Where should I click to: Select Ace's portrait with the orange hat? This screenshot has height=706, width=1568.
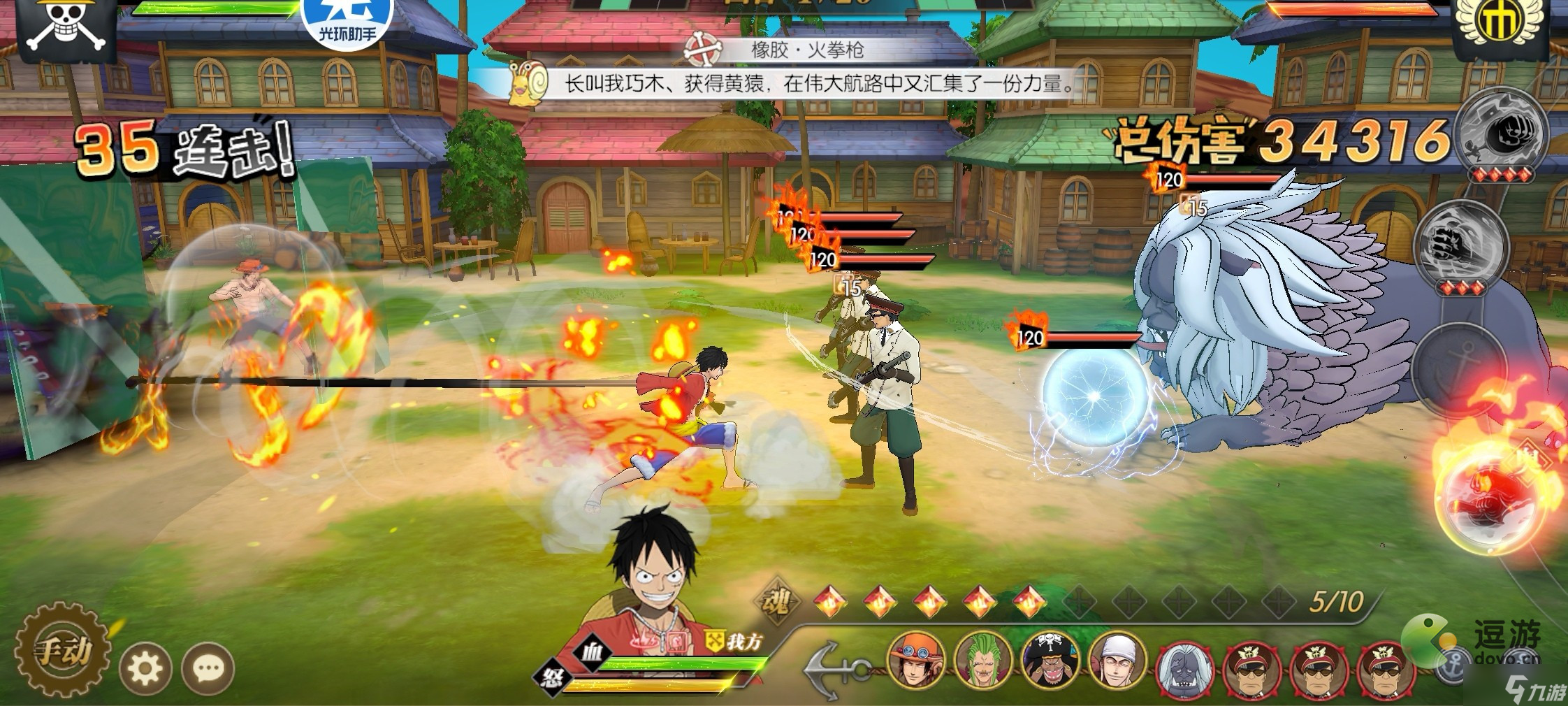tap(916, 662)
